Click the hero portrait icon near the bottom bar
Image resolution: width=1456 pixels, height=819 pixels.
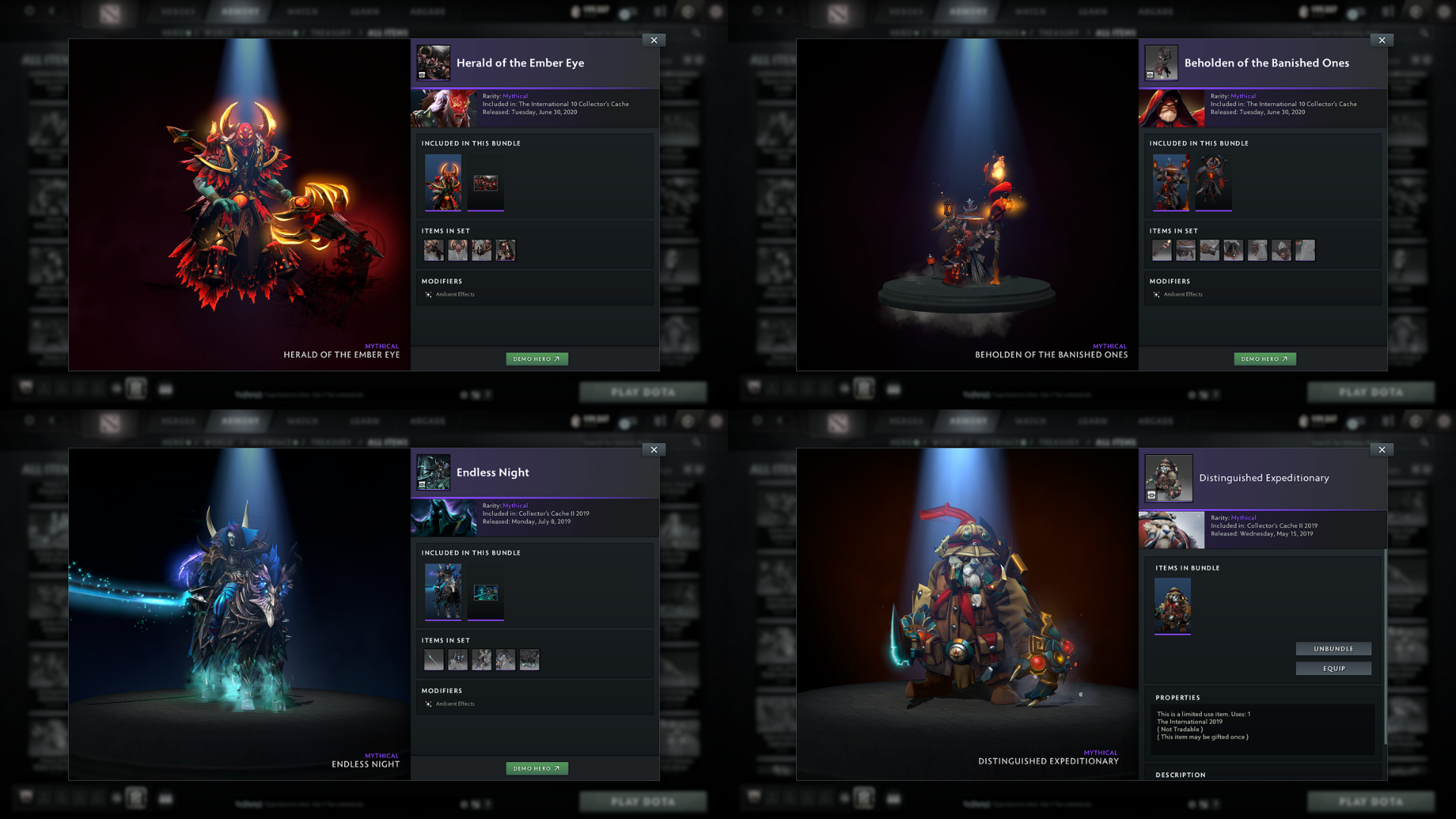pos(135,388)
